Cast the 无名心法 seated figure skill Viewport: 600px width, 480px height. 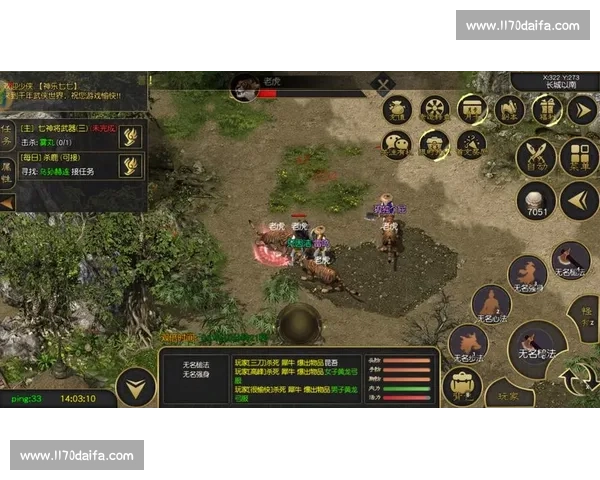click(x=492, y=304)
